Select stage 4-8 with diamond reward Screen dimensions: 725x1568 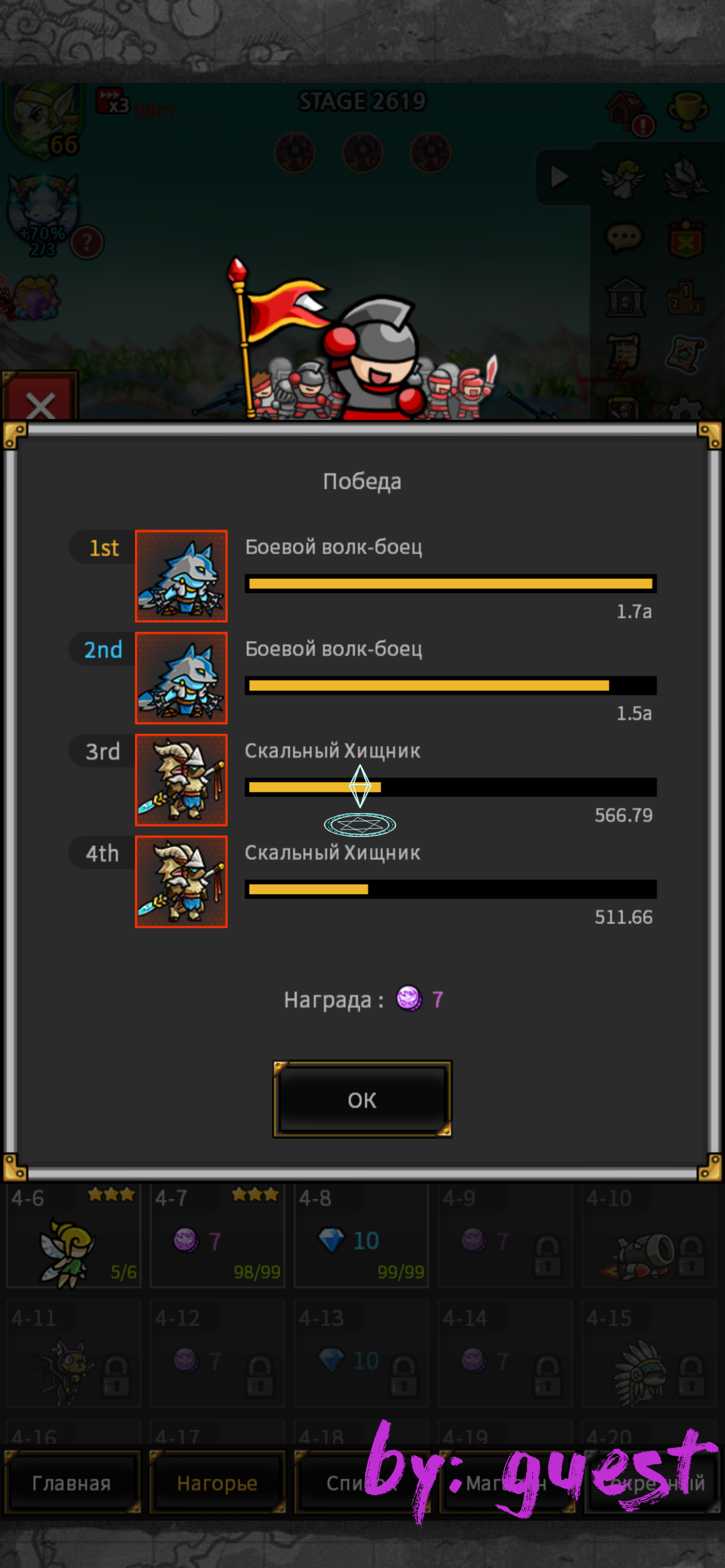coord(361,1235)
